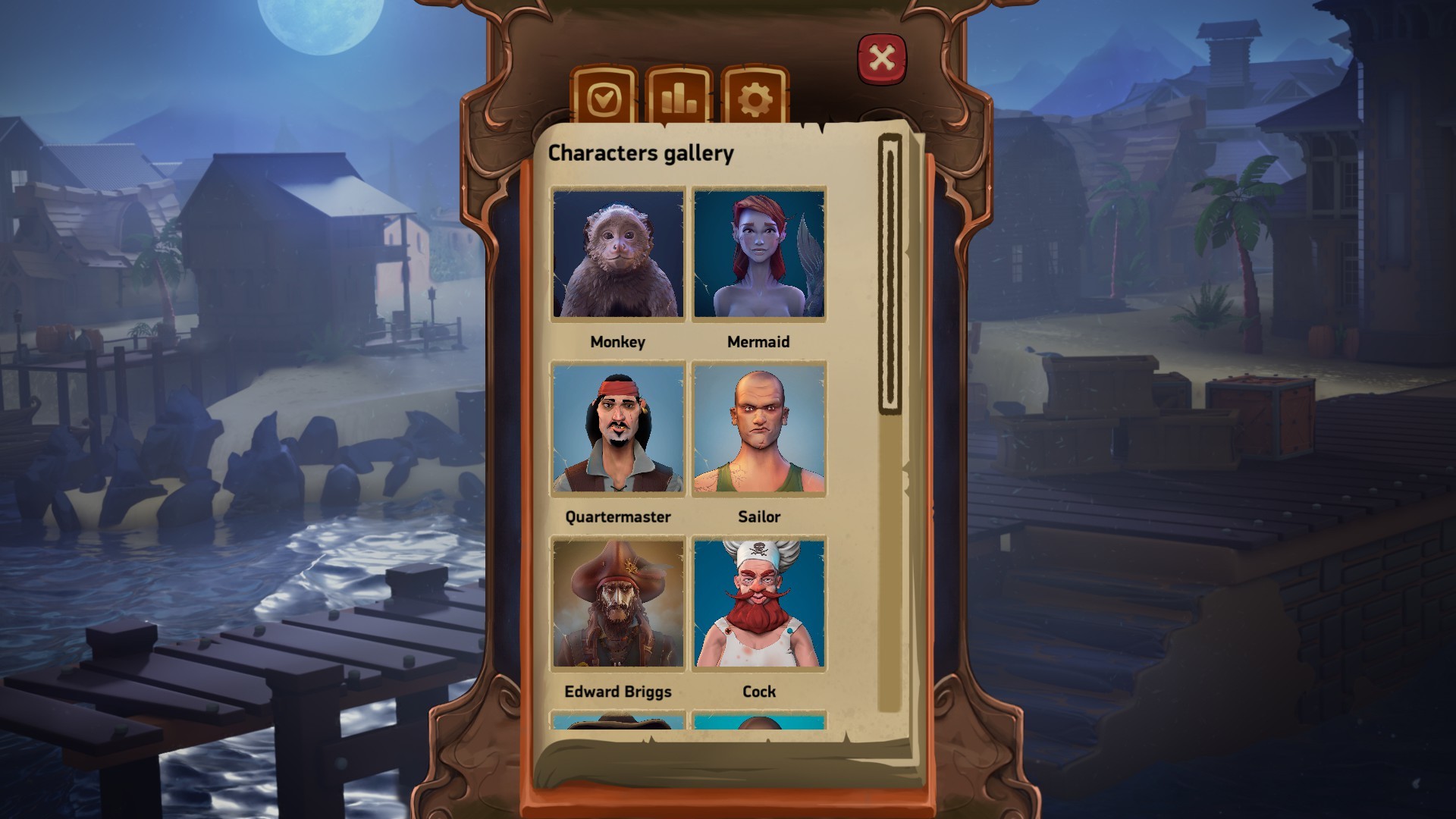Image resolution: width=1456 pixels, height=819 pixels.
Task: Click the Monkey name label
Action: click(x=618, y=342)
